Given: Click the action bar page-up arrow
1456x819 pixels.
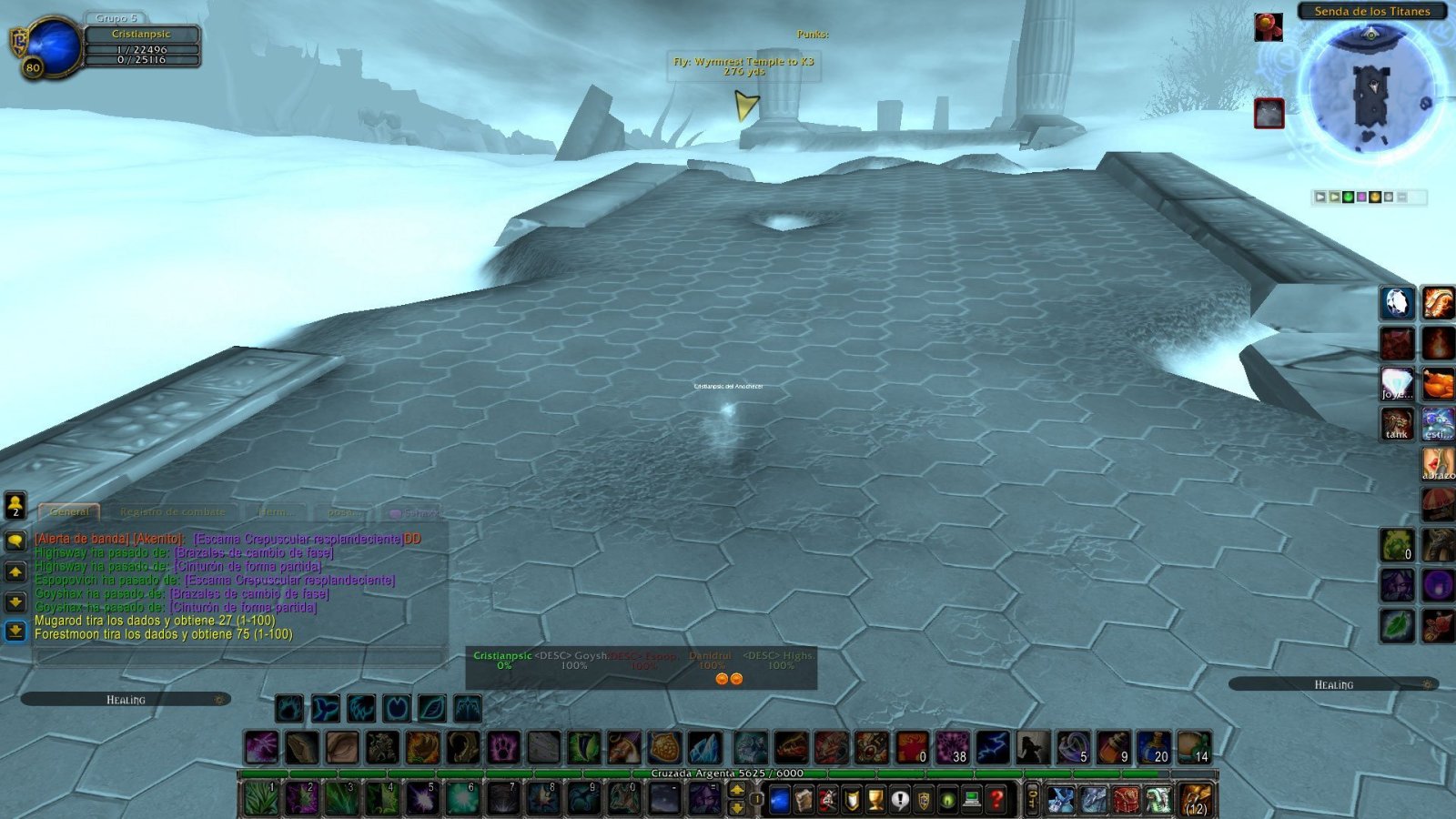Looking at the screenshot, I should 738,789.
